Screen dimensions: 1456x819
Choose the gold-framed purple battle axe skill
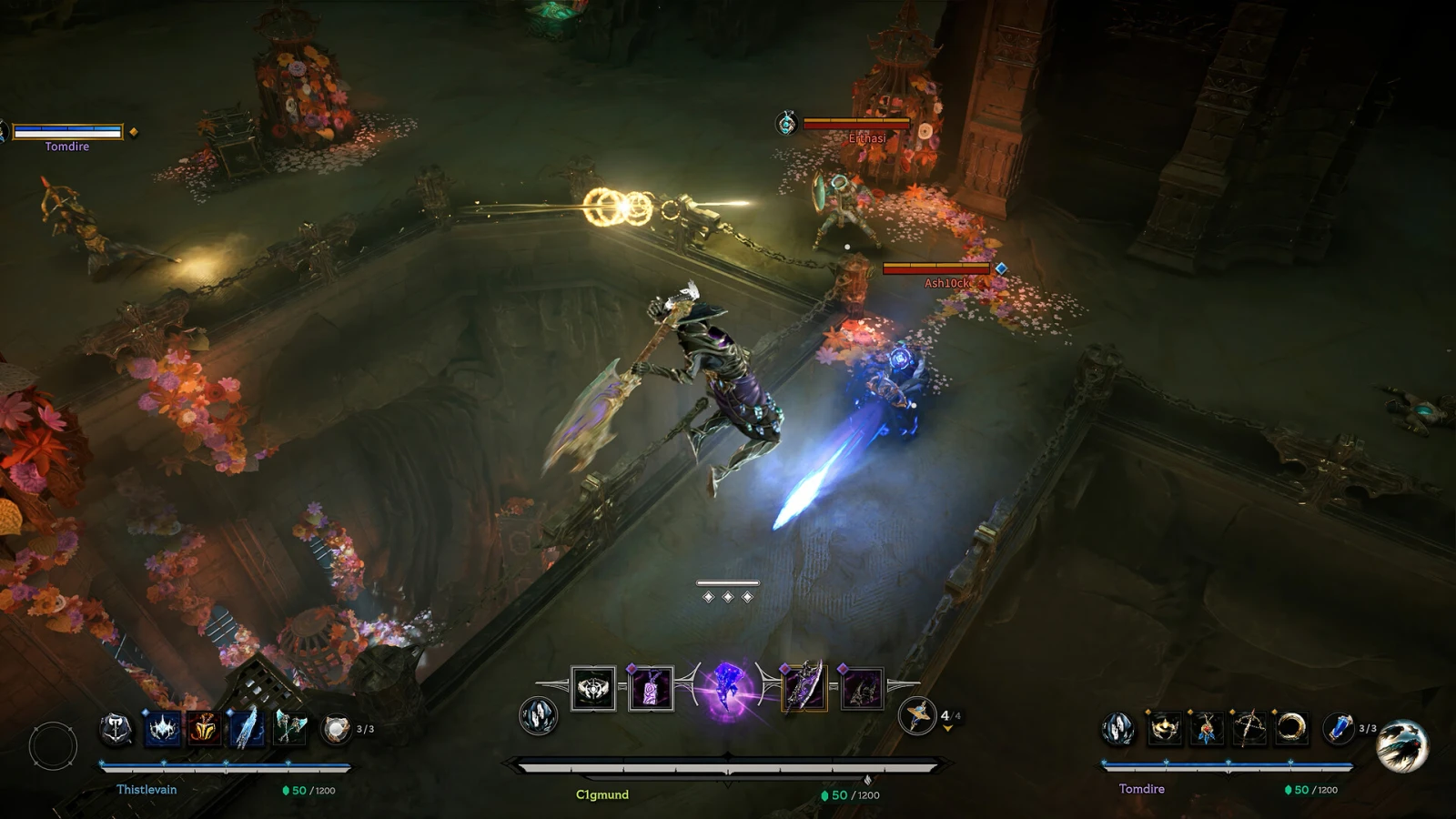tap(804, 688)
